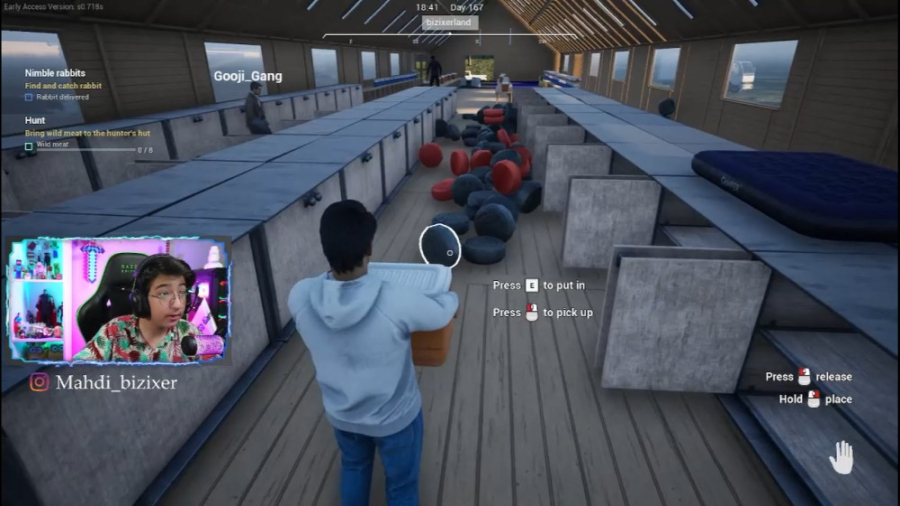Screen dimensions: 900x506
Task: Tick the Rabbit delivered objective checkbox
Action: pyautogui.click(x=29, y=98)
